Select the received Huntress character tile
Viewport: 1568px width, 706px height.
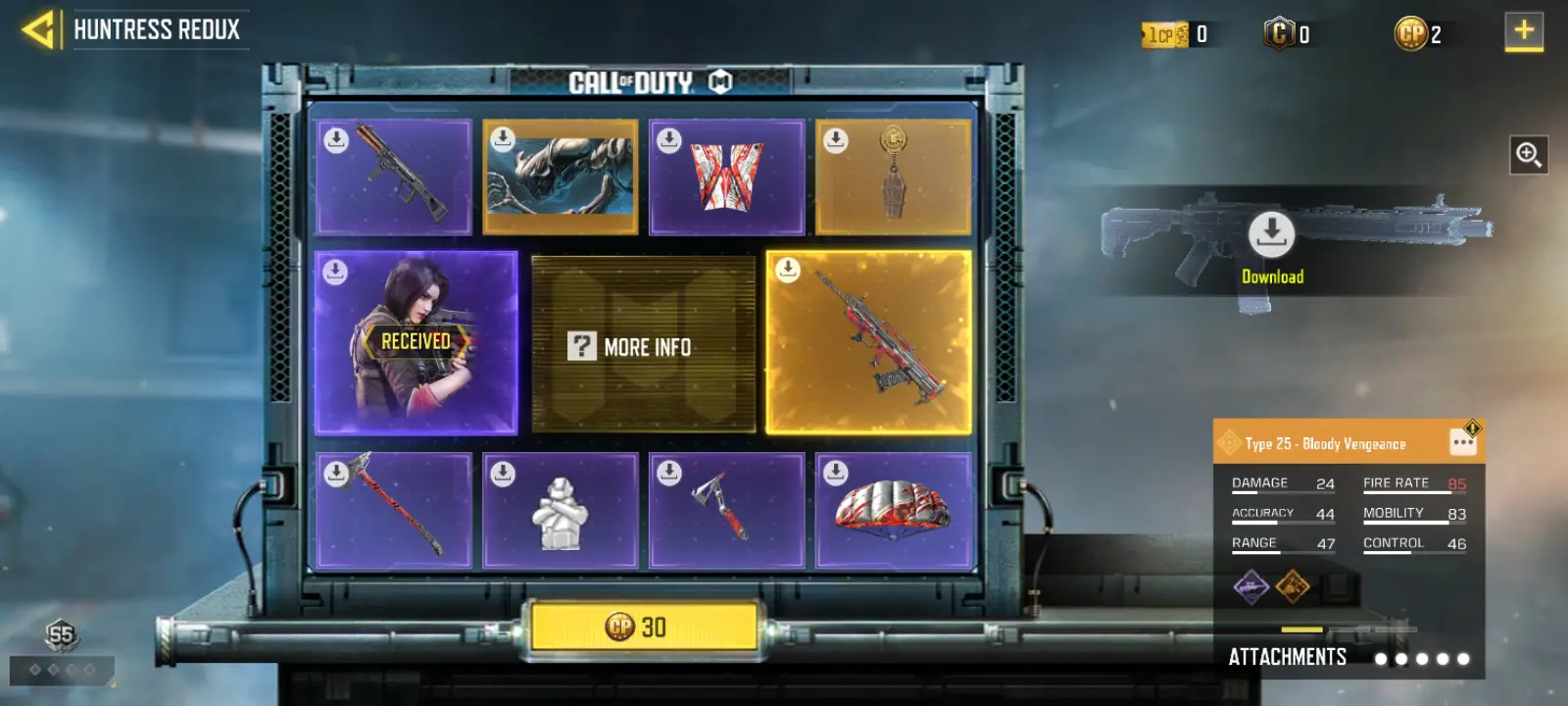tap(416, 342)
